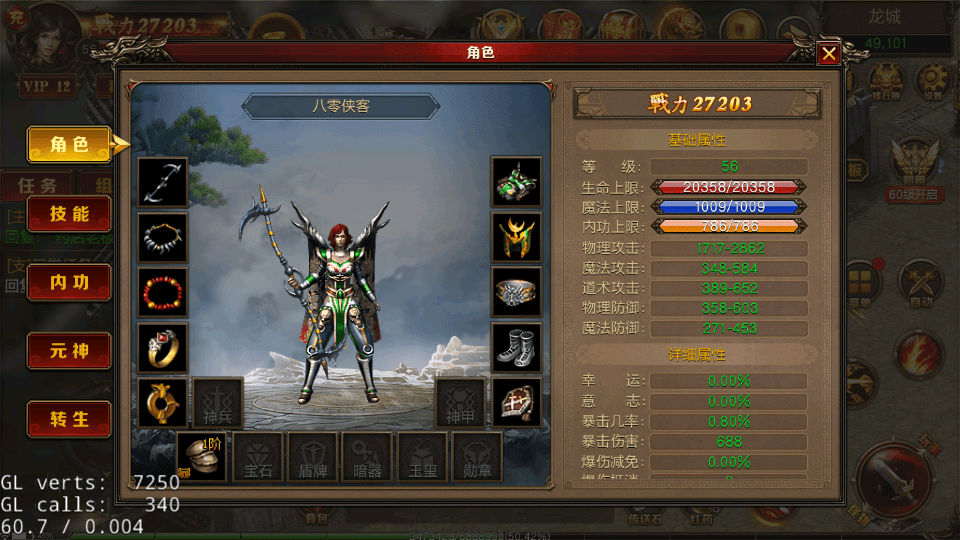960x540 pixels.
Task: Open the 神兵 slot
Action: pos(218,402)
